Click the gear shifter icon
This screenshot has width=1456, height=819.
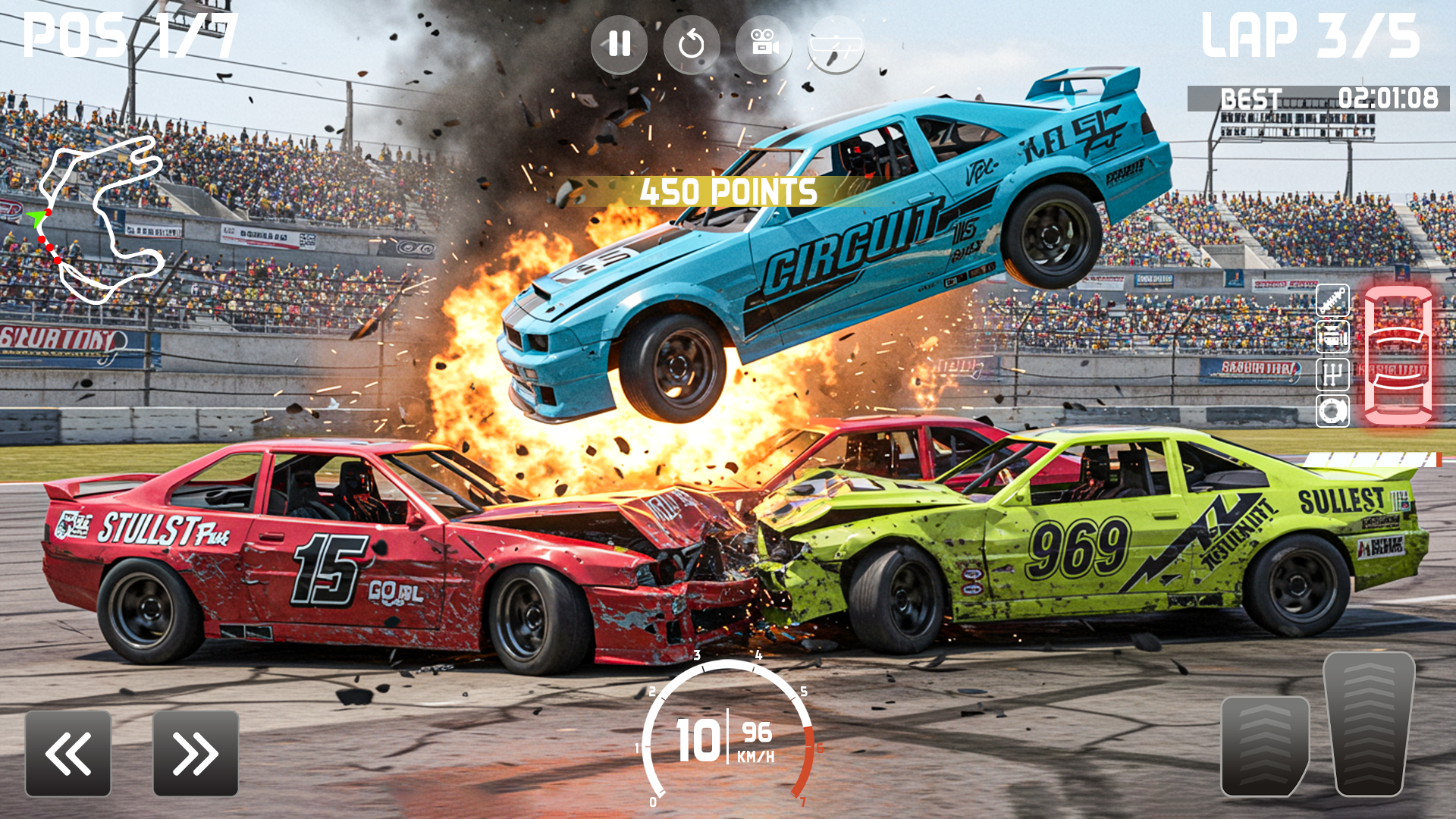tap(1332, 372)
